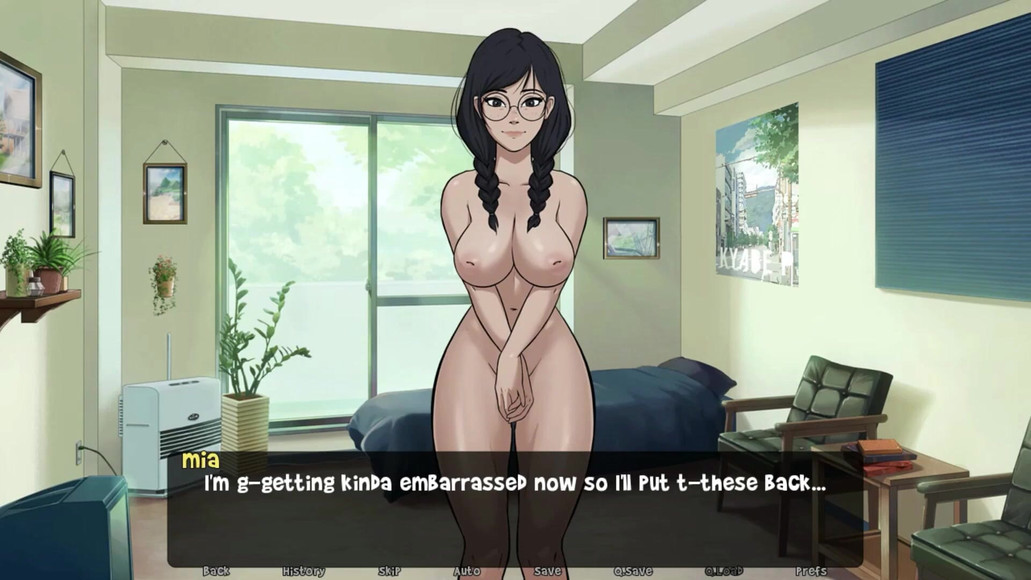Go back with the Back button
This screenshot has height=580, width=1031.
(x=216, y=571)
